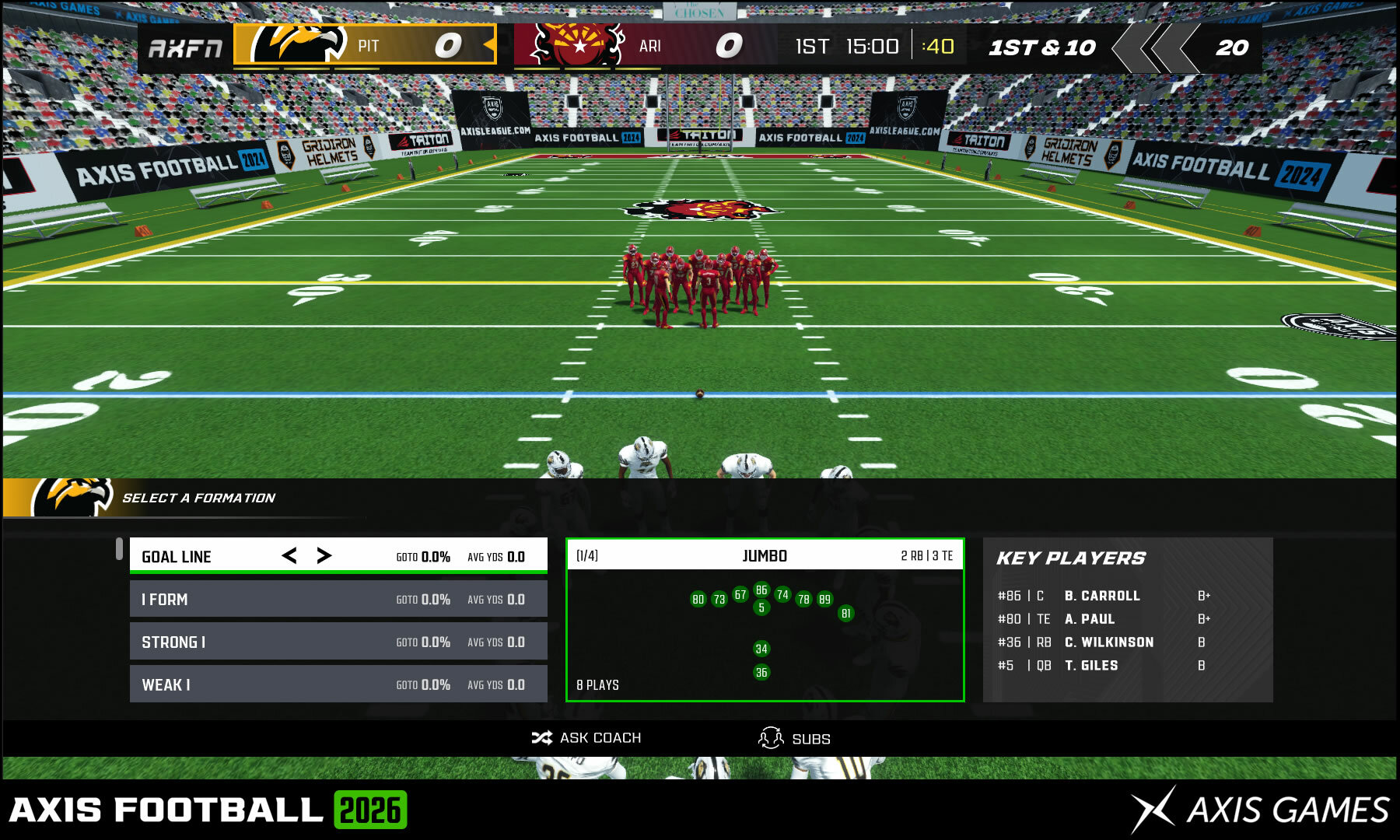Open the Subs menu
Image resolution: width=1400 pixels, height=840 pixels.
809,737
